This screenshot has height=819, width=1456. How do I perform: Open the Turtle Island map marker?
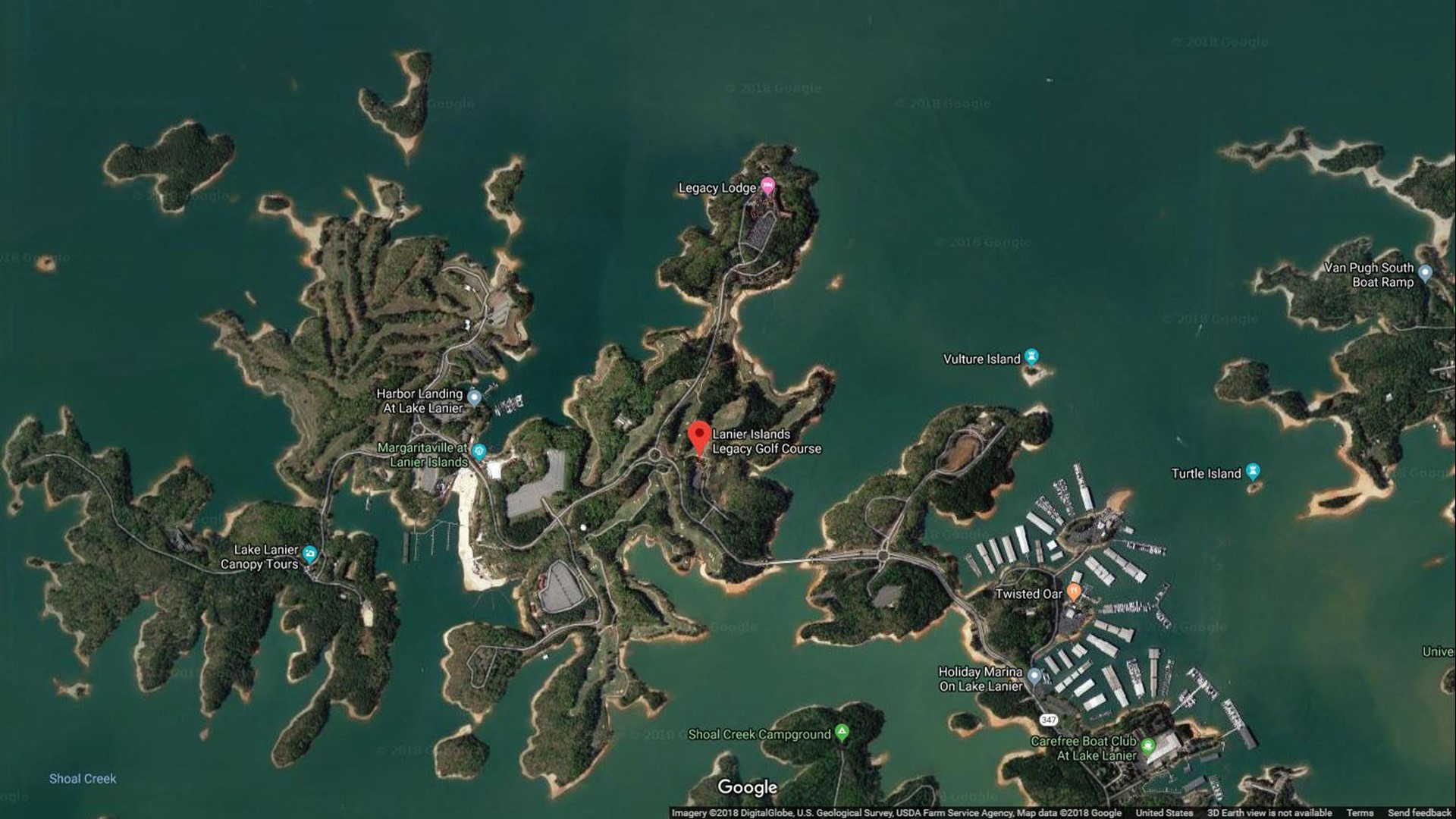tap(1253, 471)
